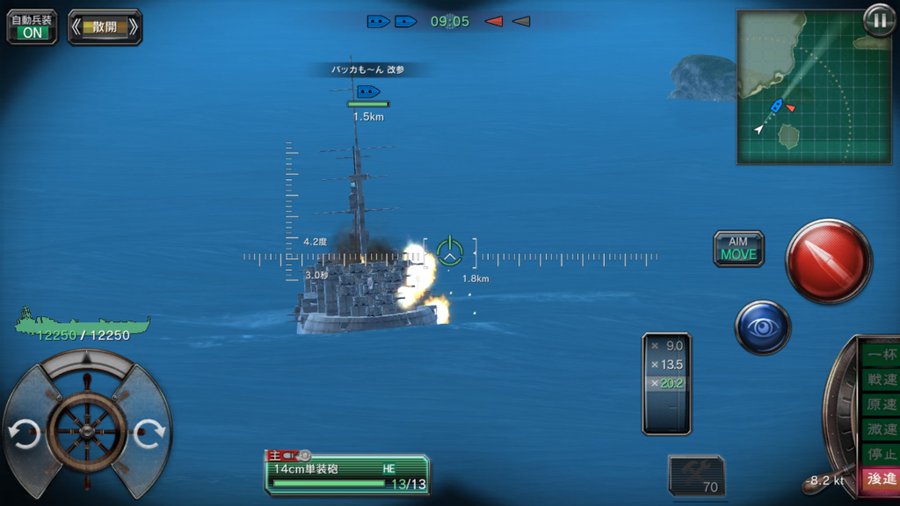The image size is (900, 506).
Task: Turn rudder right with clockwise arrow
Action: pyautogui.click(x=148, y=433)
